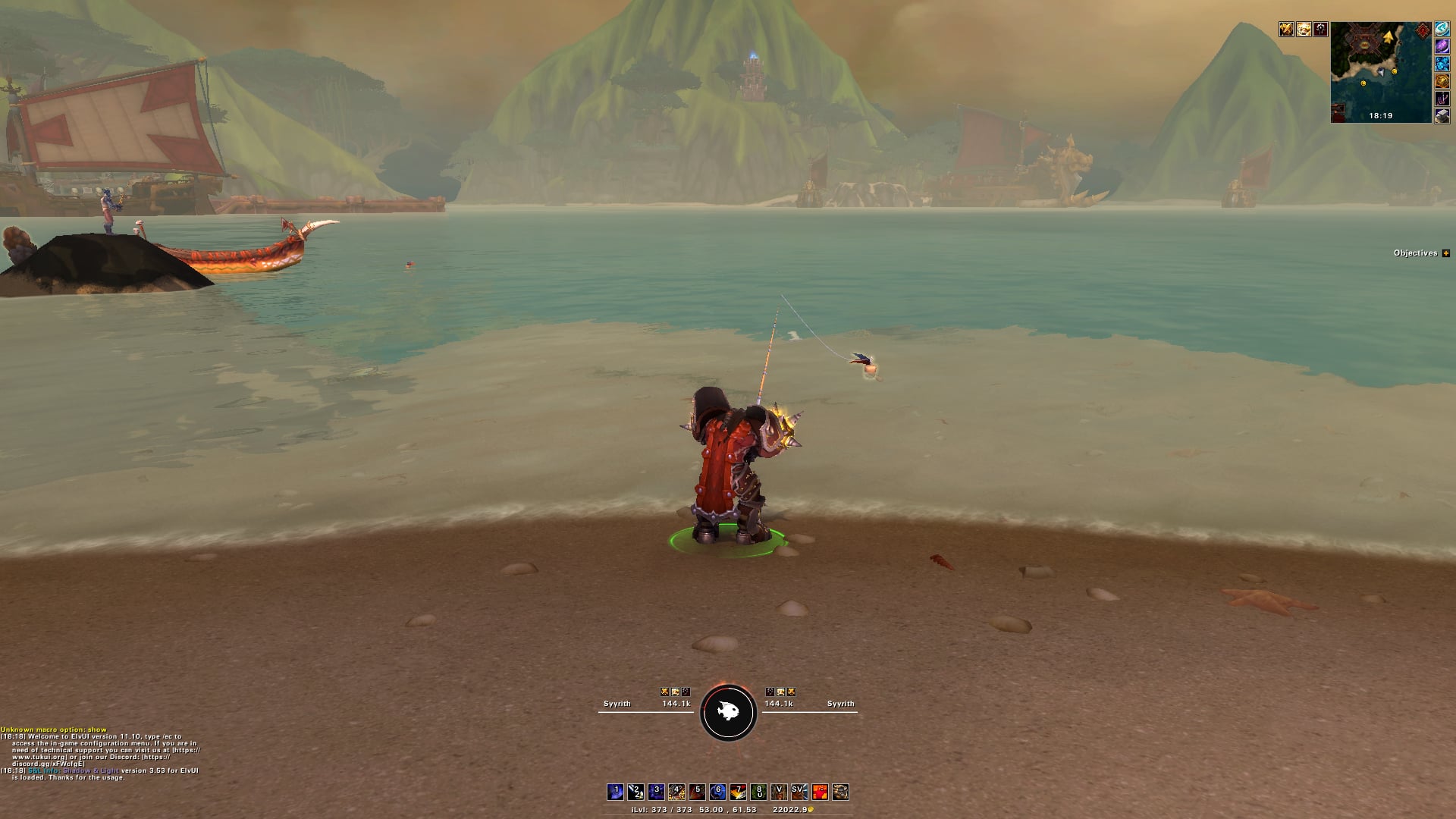Click the crossed golden swords buff near the minimap
The width and height of the screenshot is (1456, 819).
1286,30
